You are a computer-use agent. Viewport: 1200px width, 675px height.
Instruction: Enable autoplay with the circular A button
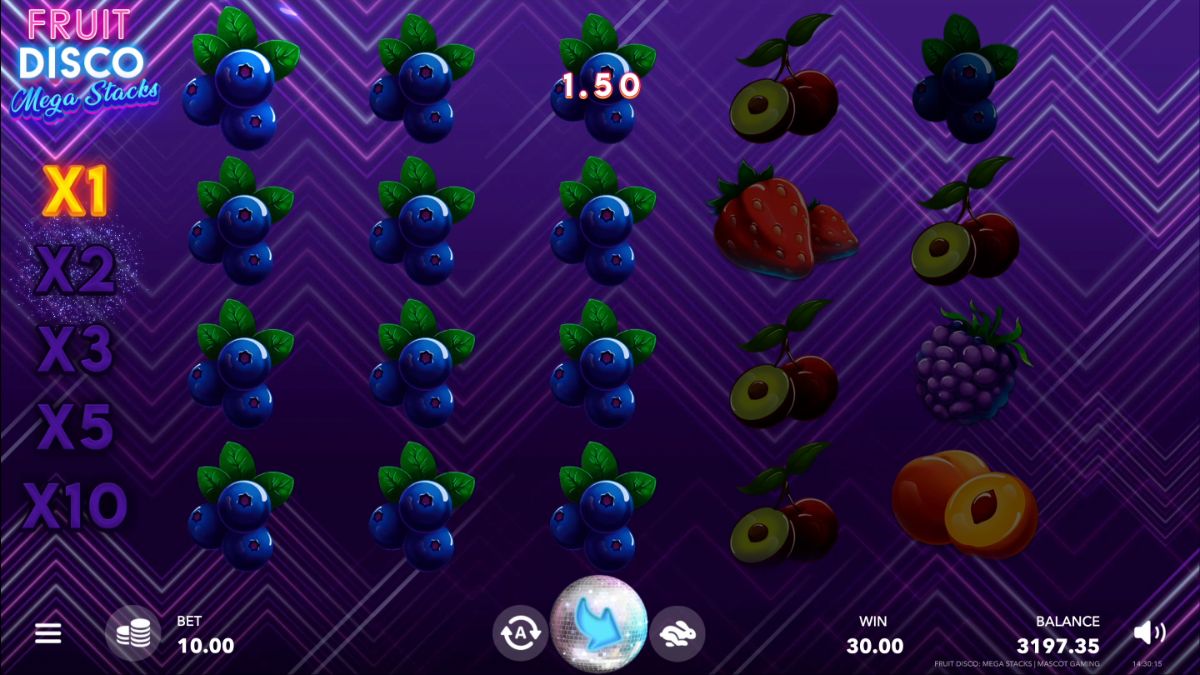[x=520, y=633]
